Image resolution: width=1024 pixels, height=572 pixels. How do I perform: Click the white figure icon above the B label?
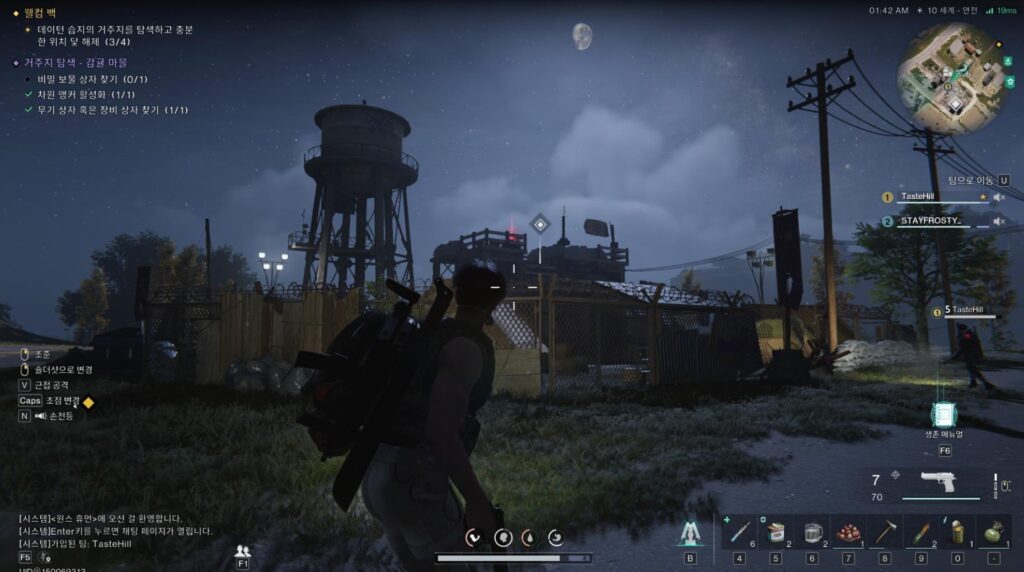point(690,532)
